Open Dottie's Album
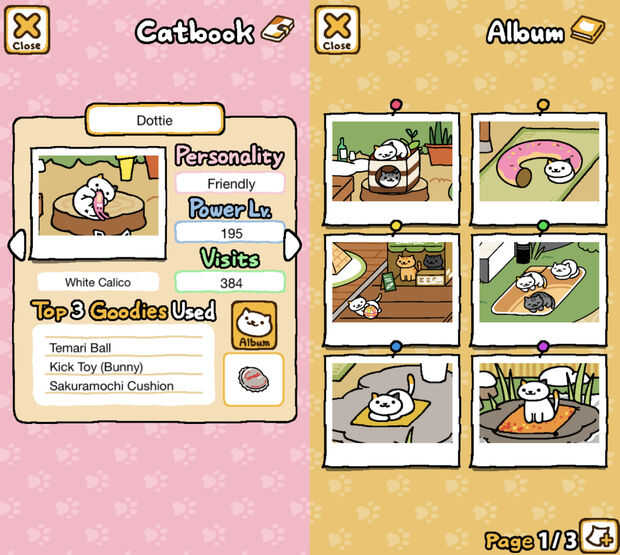Image resolution: width=620 pixels, height=555 pixels. [254, 326]
